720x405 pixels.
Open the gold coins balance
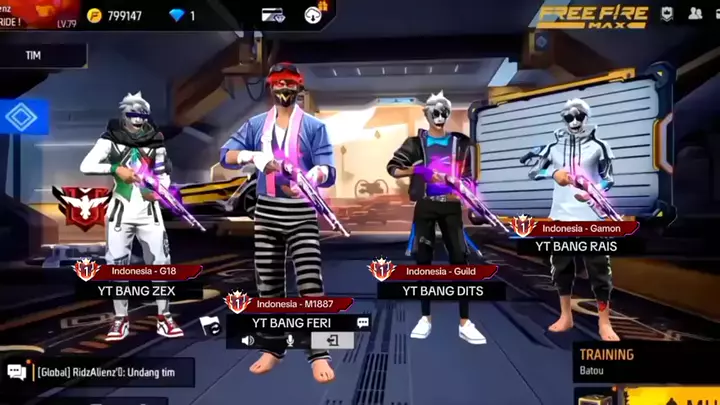tap(113, 16)
